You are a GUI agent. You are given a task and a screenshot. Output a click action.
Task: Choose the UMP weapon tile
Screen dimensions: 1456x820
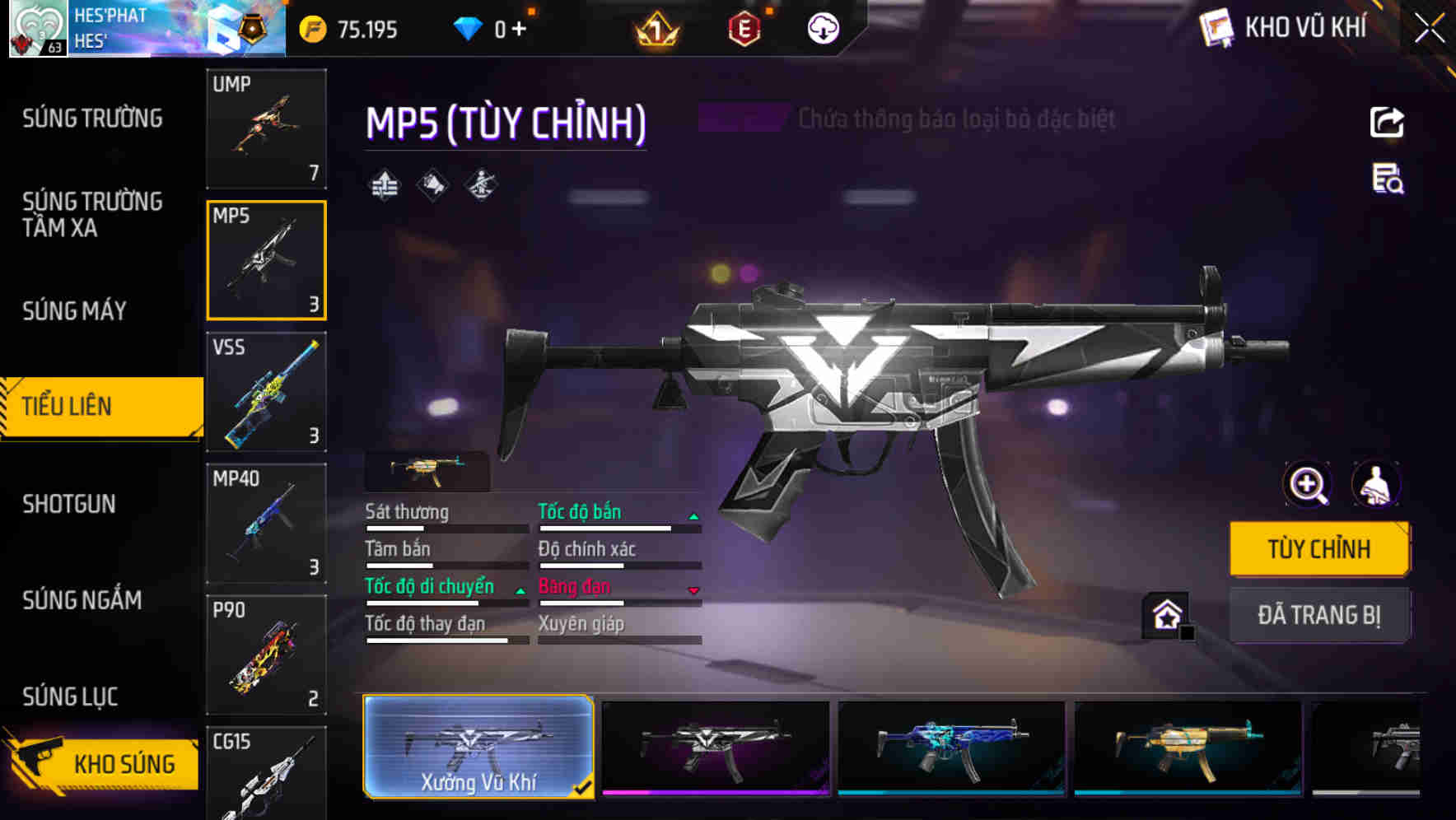click(266, 128)
